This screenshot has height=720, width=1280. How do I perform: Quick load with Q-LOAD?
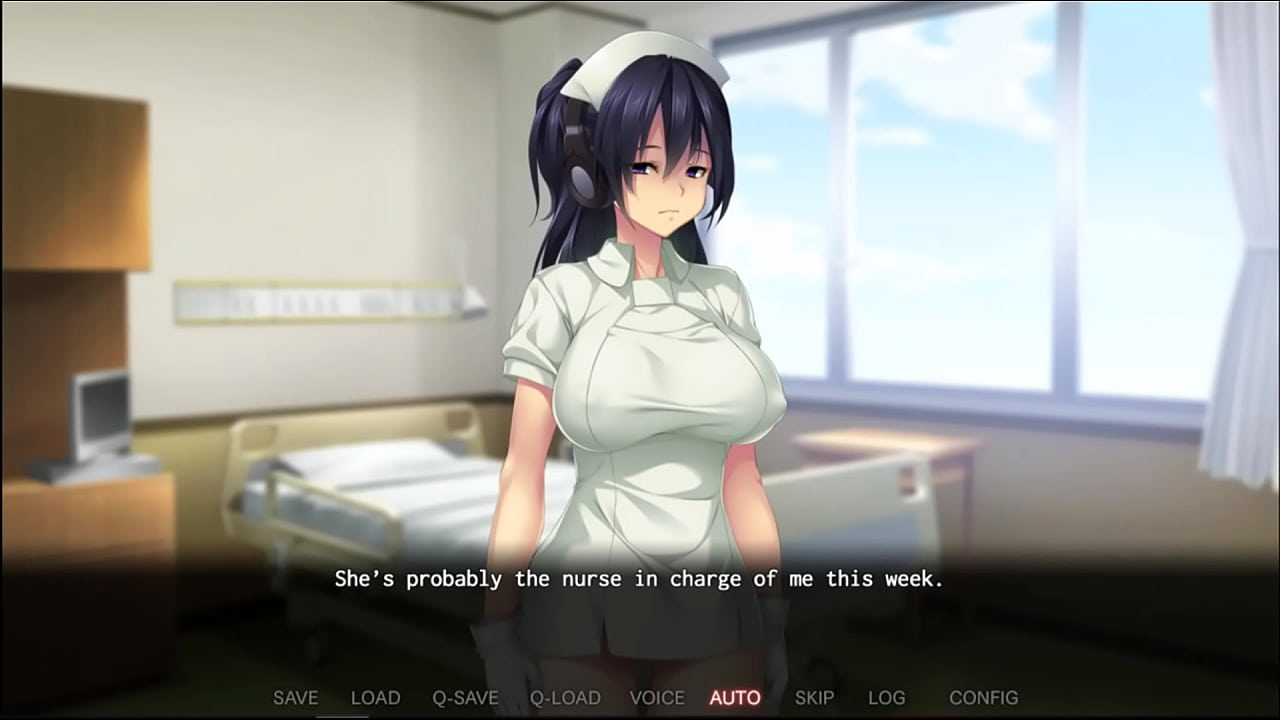coord(565,698)
